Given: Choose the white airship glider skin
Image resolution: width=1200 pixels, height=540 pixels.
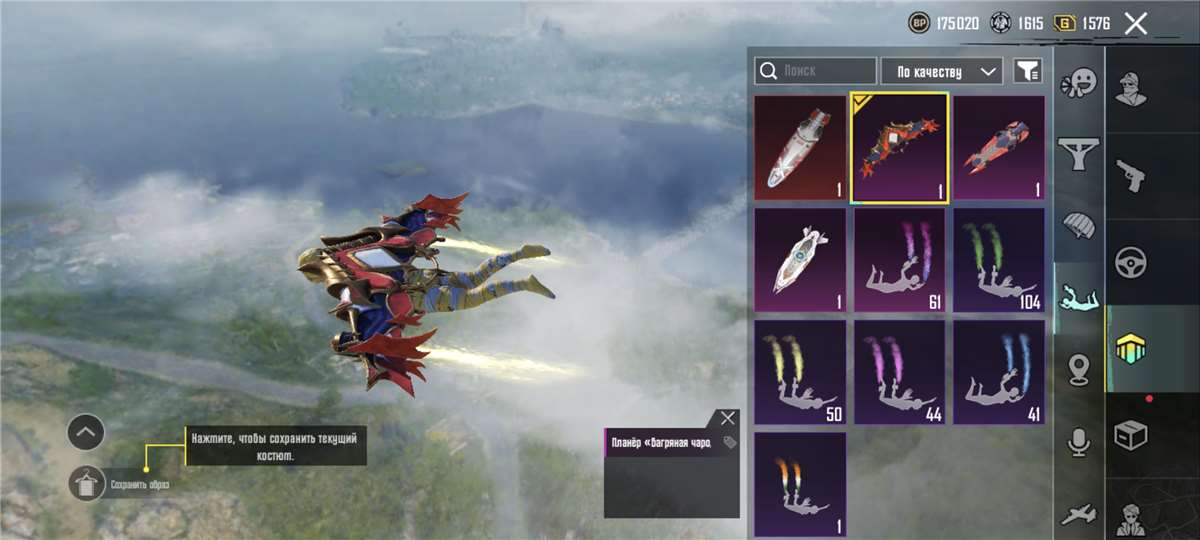Looking at the screenshot, I should point(800,261).
